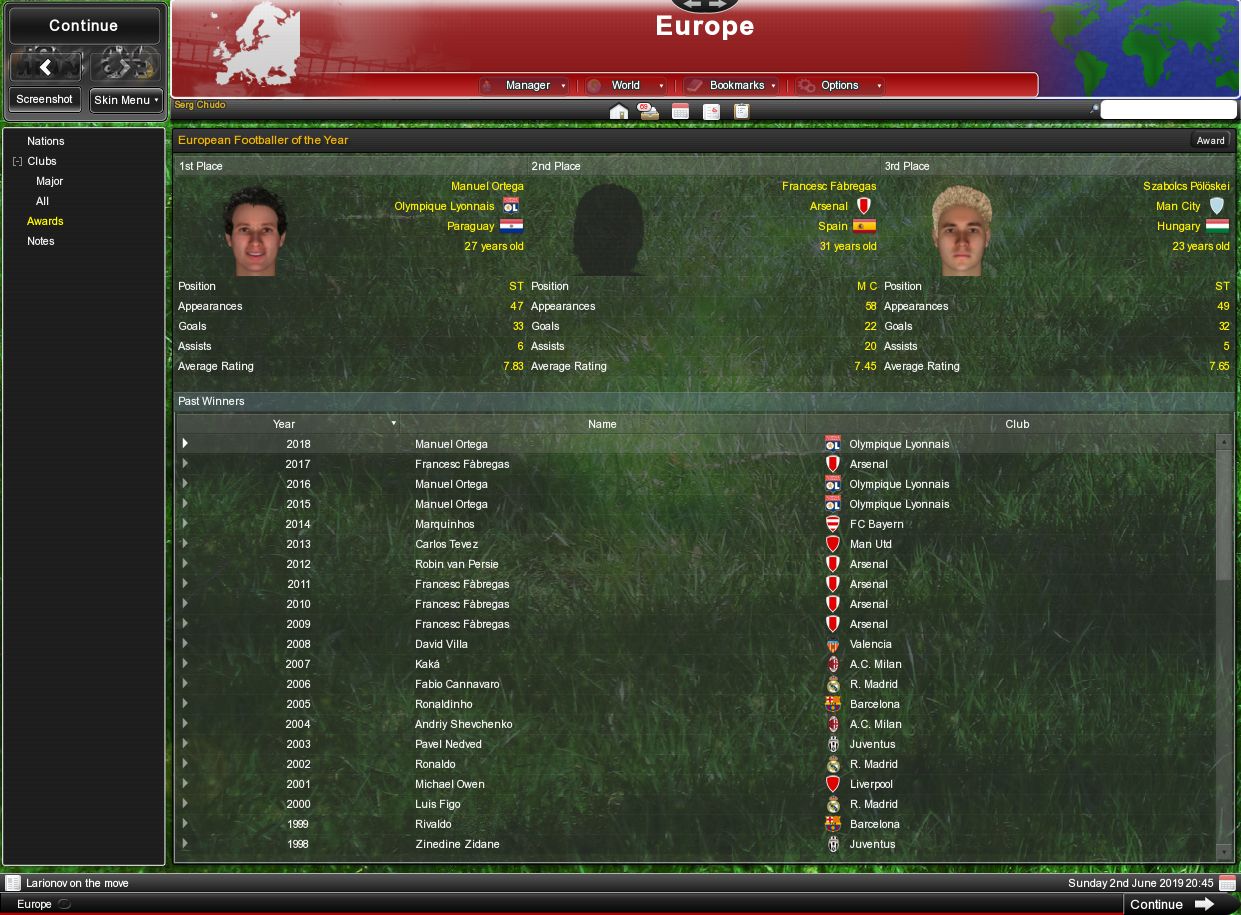Screen dimensions: 1241x915
Task: Open the Notes sidebar entry
Action: tap(41, 241)
